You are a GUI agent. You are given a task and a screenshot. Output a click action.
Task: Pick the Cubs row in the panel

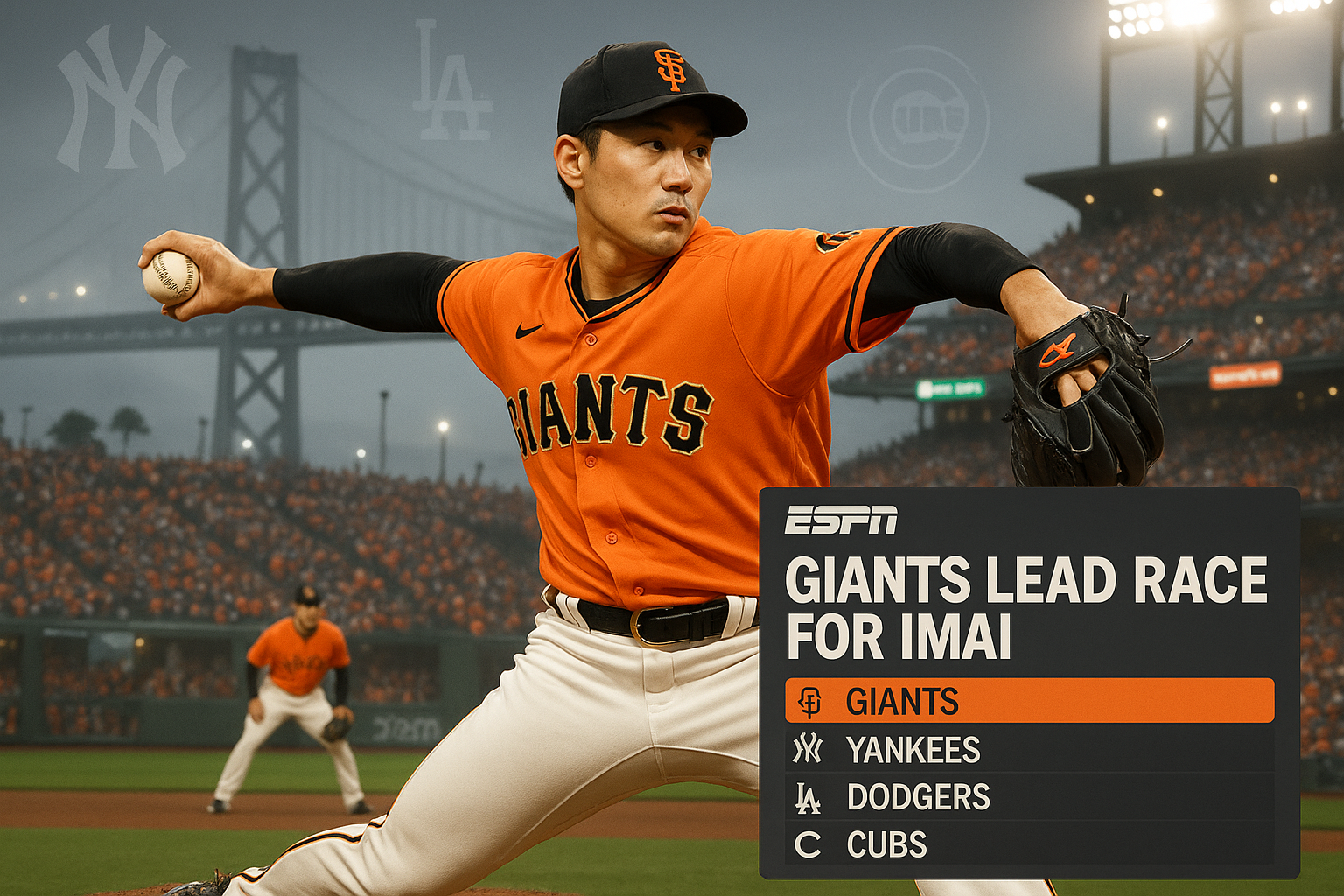[x=1029, y=844]
